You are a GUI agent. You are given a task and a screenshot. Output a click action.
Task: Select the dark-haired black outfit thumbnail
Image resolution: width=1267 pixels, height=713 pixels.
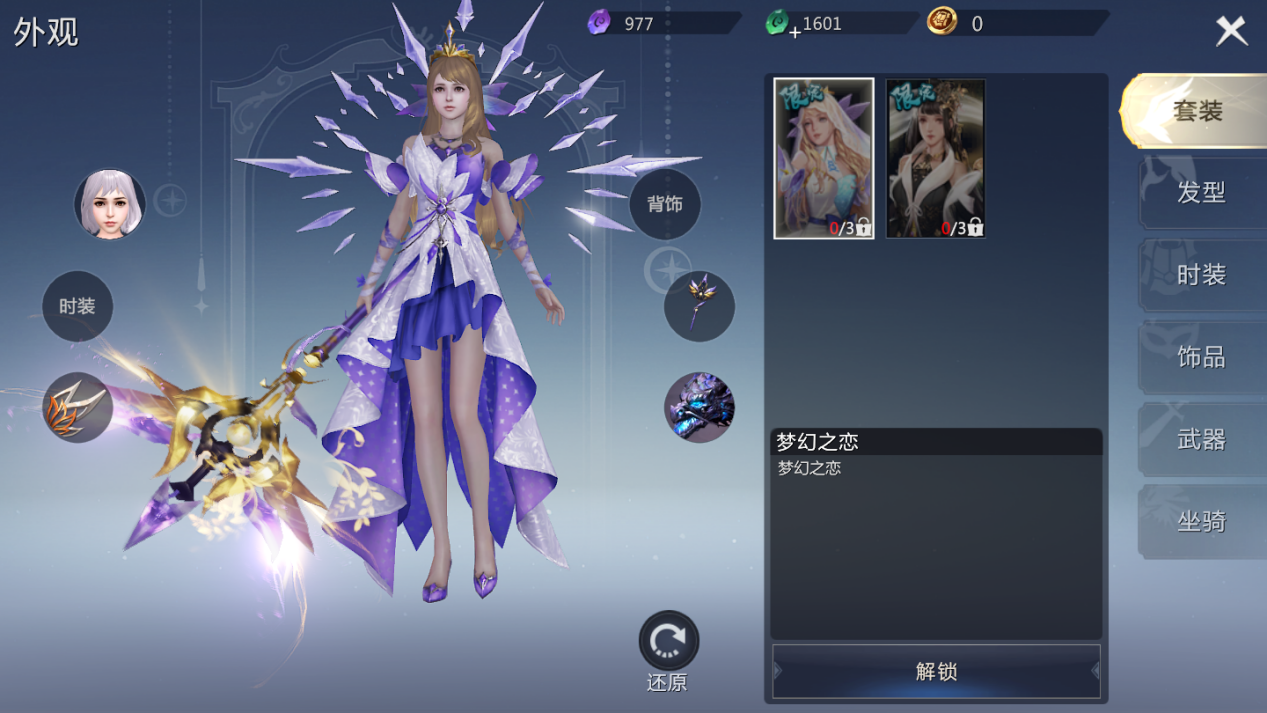coord(935,158)
